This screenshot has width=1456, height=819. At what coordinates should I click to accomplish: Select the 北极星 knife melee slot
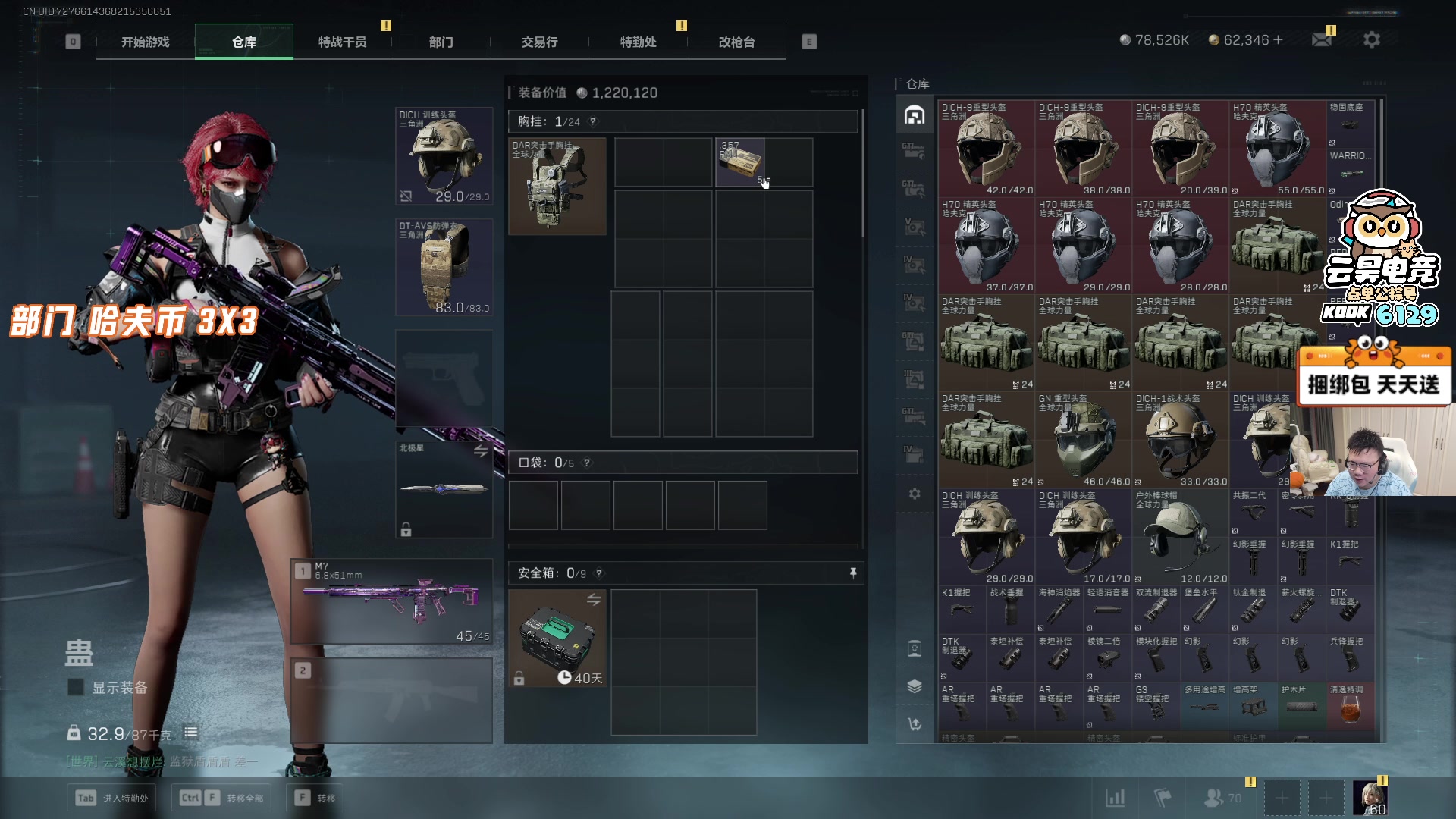(444, 489)
